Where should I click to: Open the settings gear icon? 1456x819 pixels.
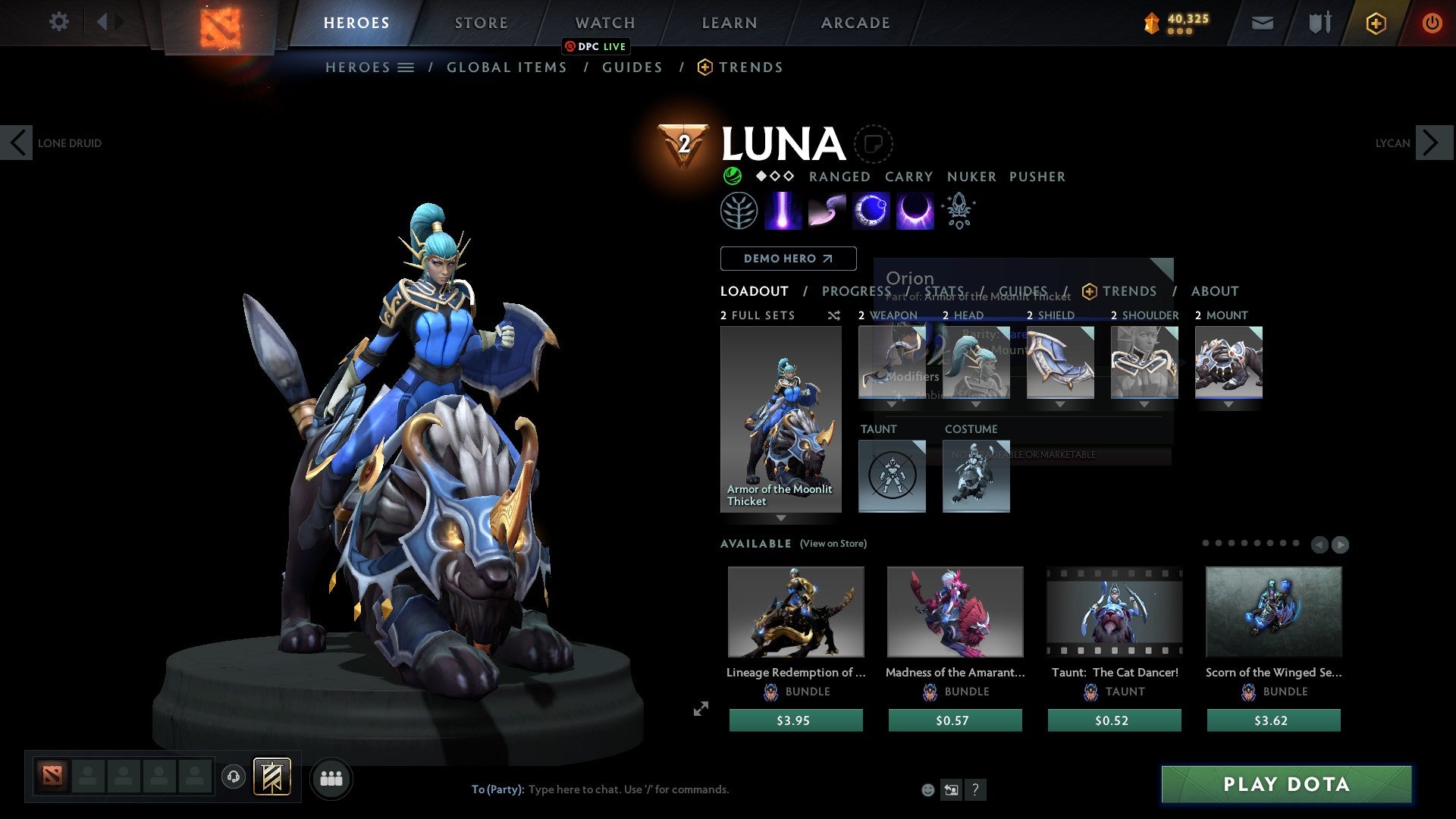[x=59, y=22]
